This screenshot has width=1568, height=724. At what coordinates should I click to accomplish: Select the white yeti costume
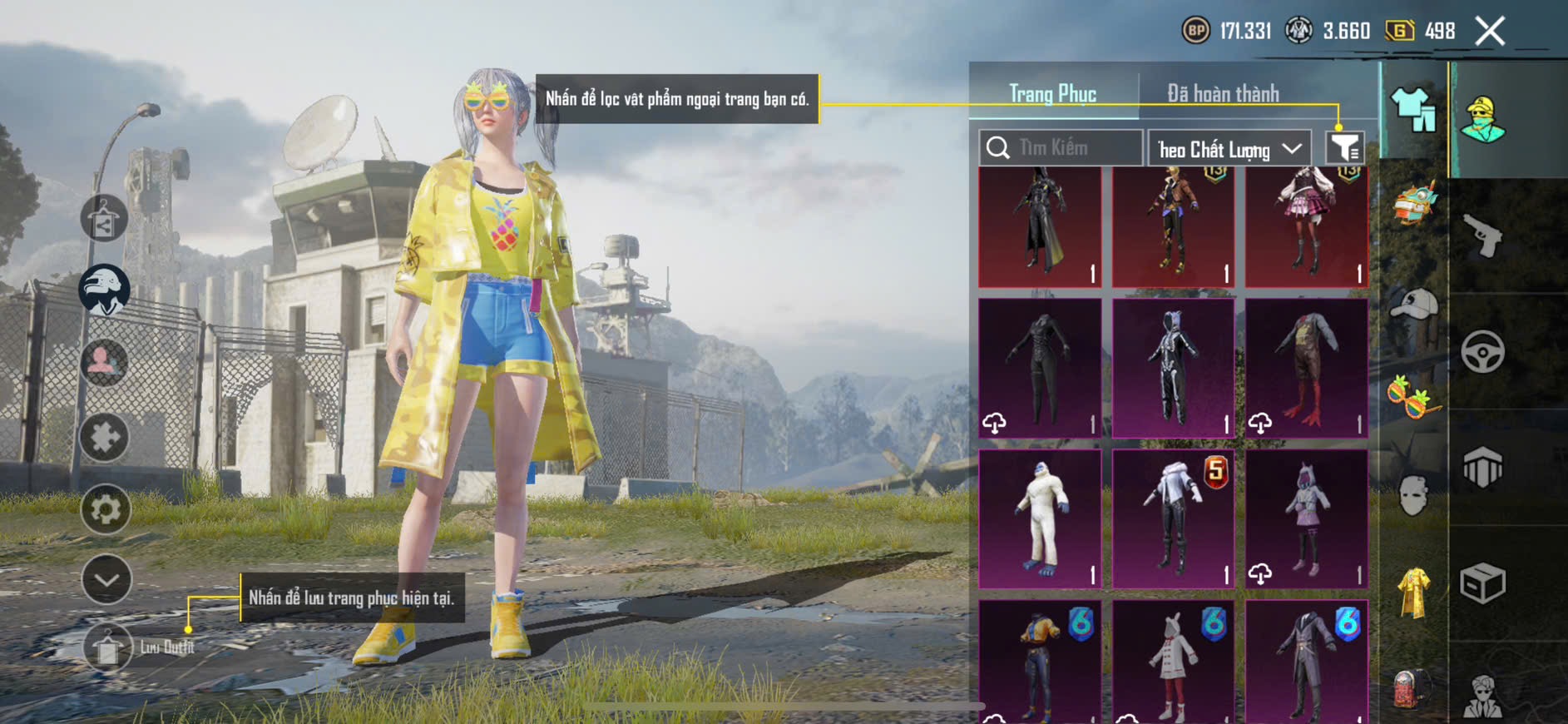(x=1040, y=519)
